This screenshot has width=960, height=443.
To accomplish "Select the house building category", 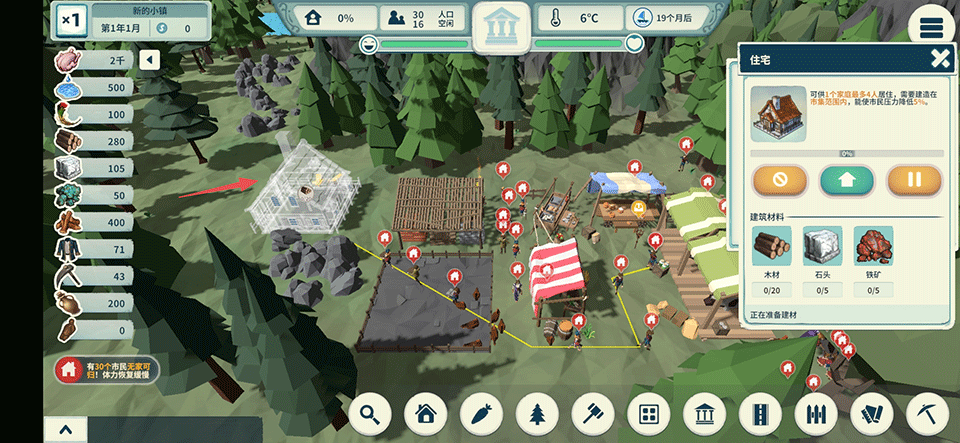I will click(427, 413).
